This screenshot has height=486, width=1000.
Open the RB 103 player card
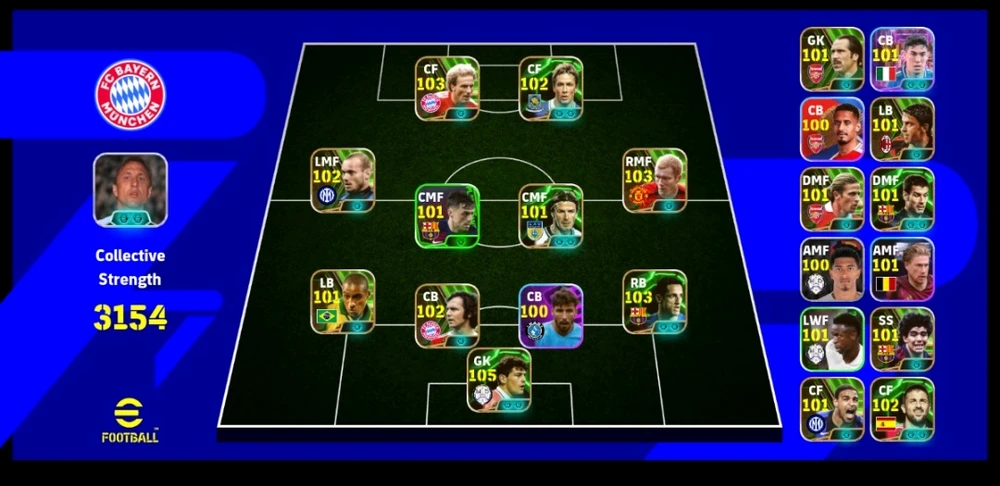click(654, 302)
